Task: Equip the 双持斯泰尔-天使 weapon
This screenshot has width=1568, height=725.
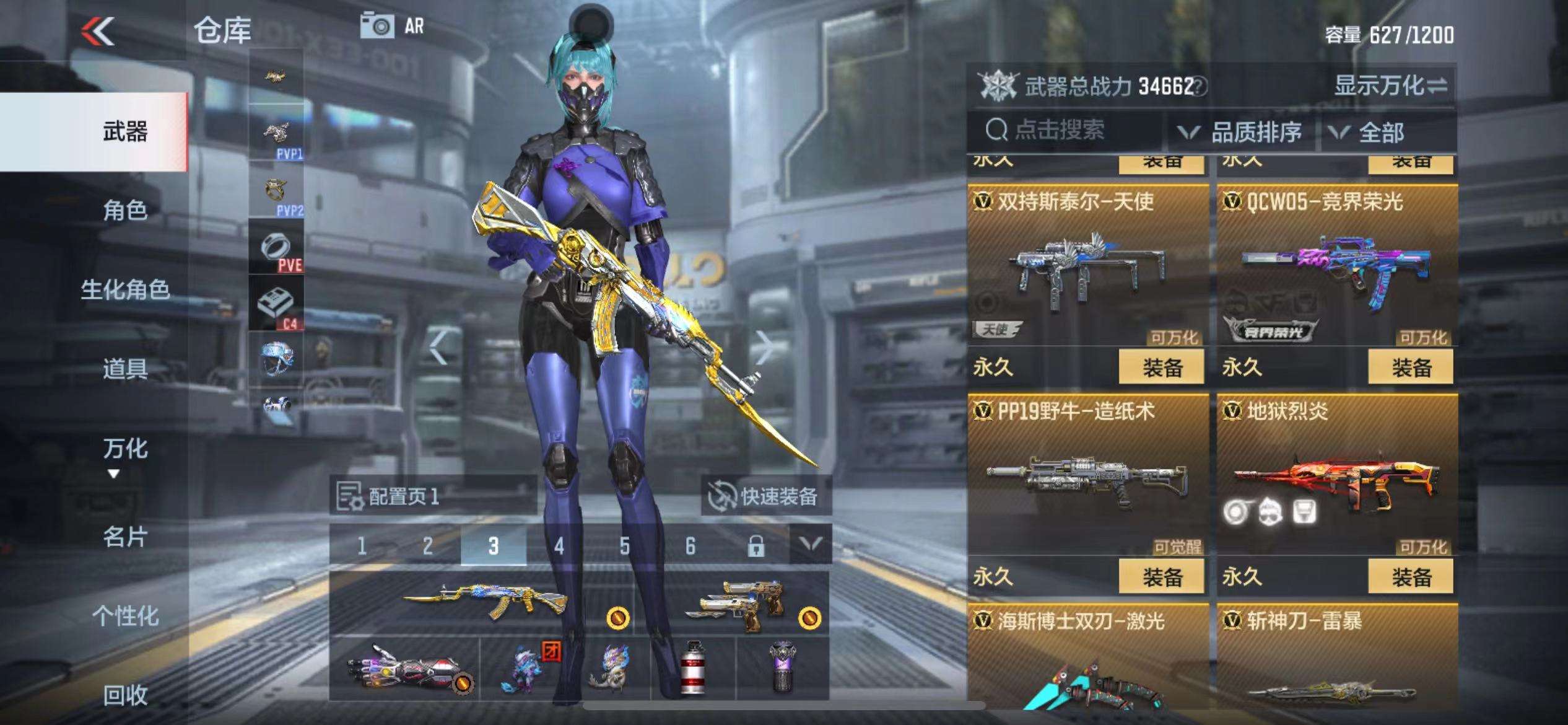Action: click(1161, 367)
